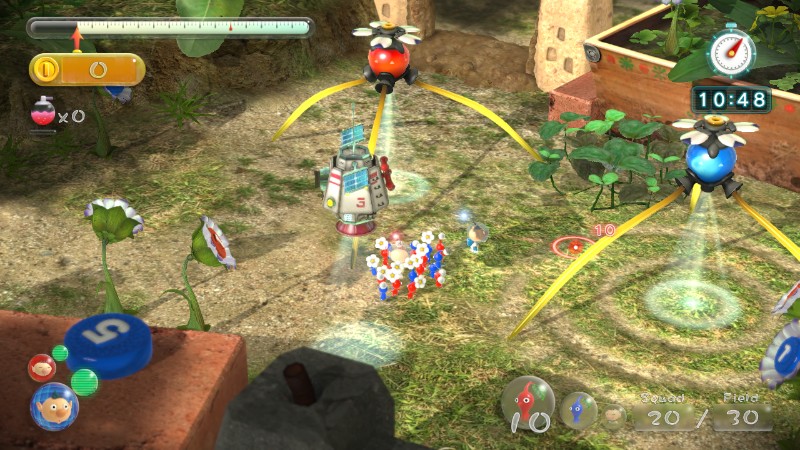Switch to the red-helmet captain portrait
The width and height of the screenshot is (800, 450).
(x=41, y=367)
